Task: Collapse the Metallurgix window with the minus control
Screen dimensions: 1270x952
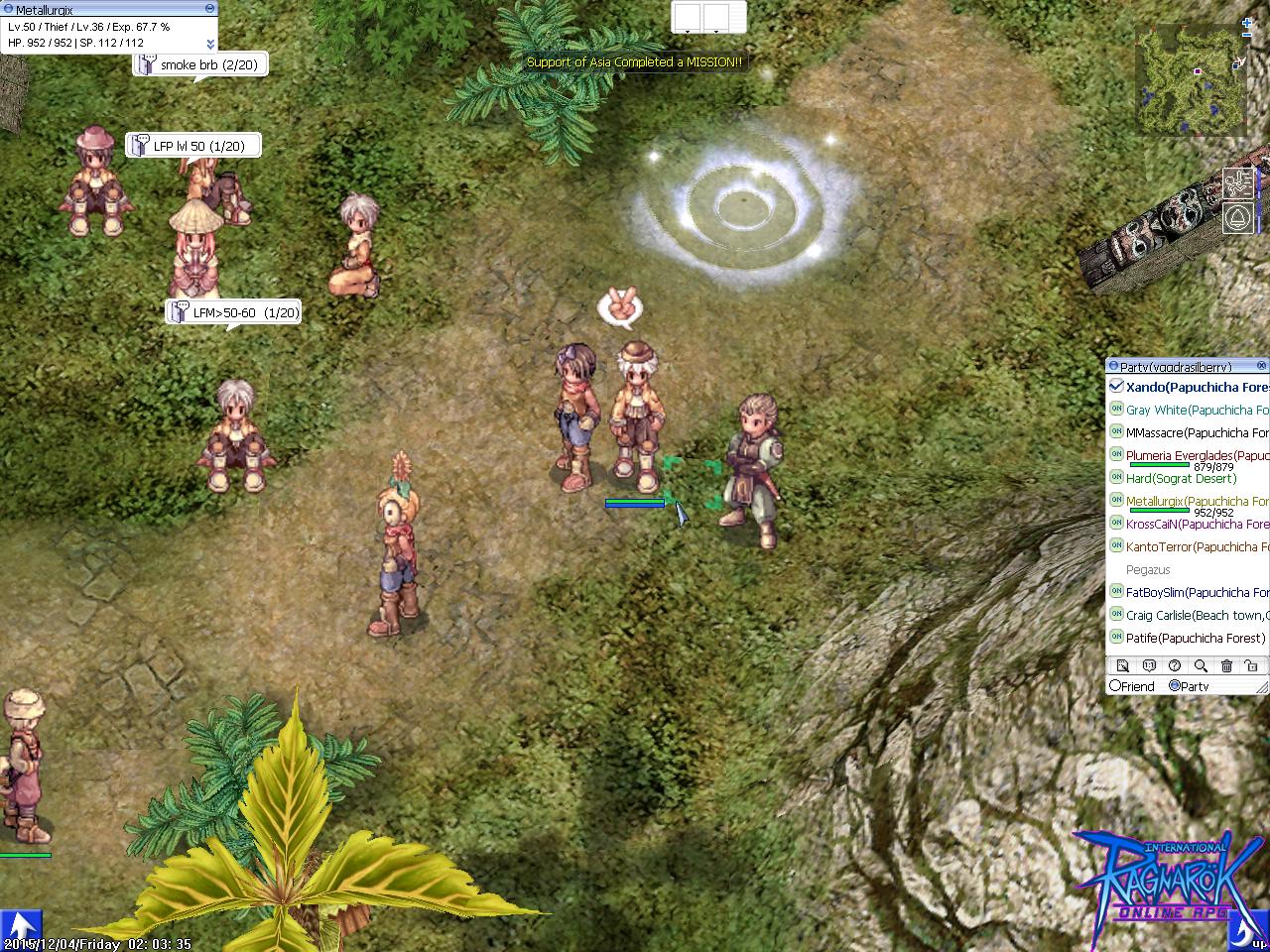Action: tap(209, 8)
